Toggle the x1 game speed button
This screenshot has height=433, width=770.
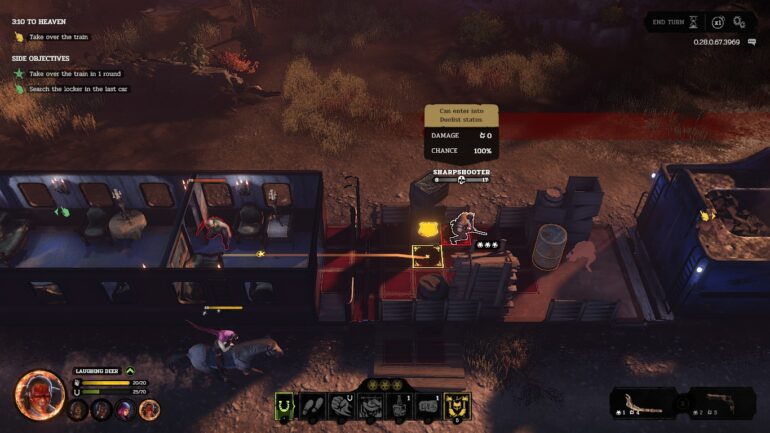click(x=717, y=21)
